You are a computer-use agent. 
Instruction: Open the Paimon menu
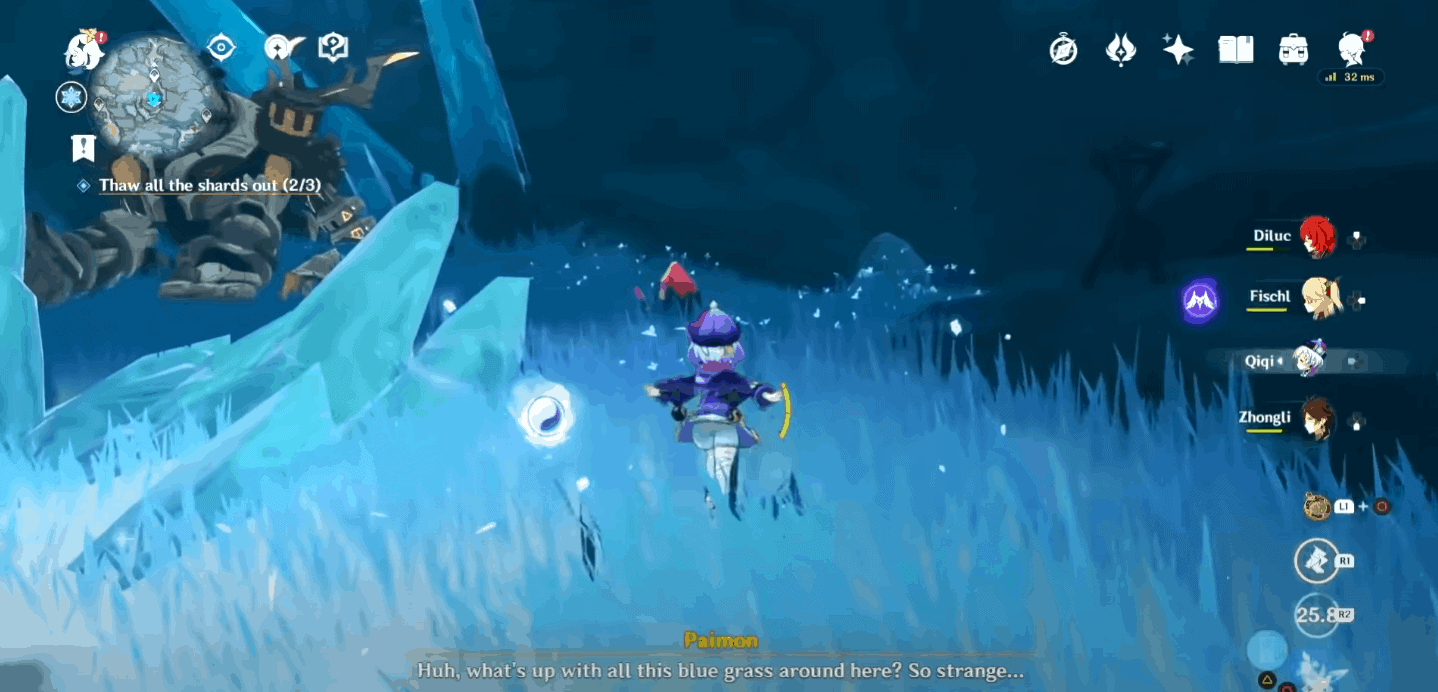pyautogui.click(x=84, y=48)
